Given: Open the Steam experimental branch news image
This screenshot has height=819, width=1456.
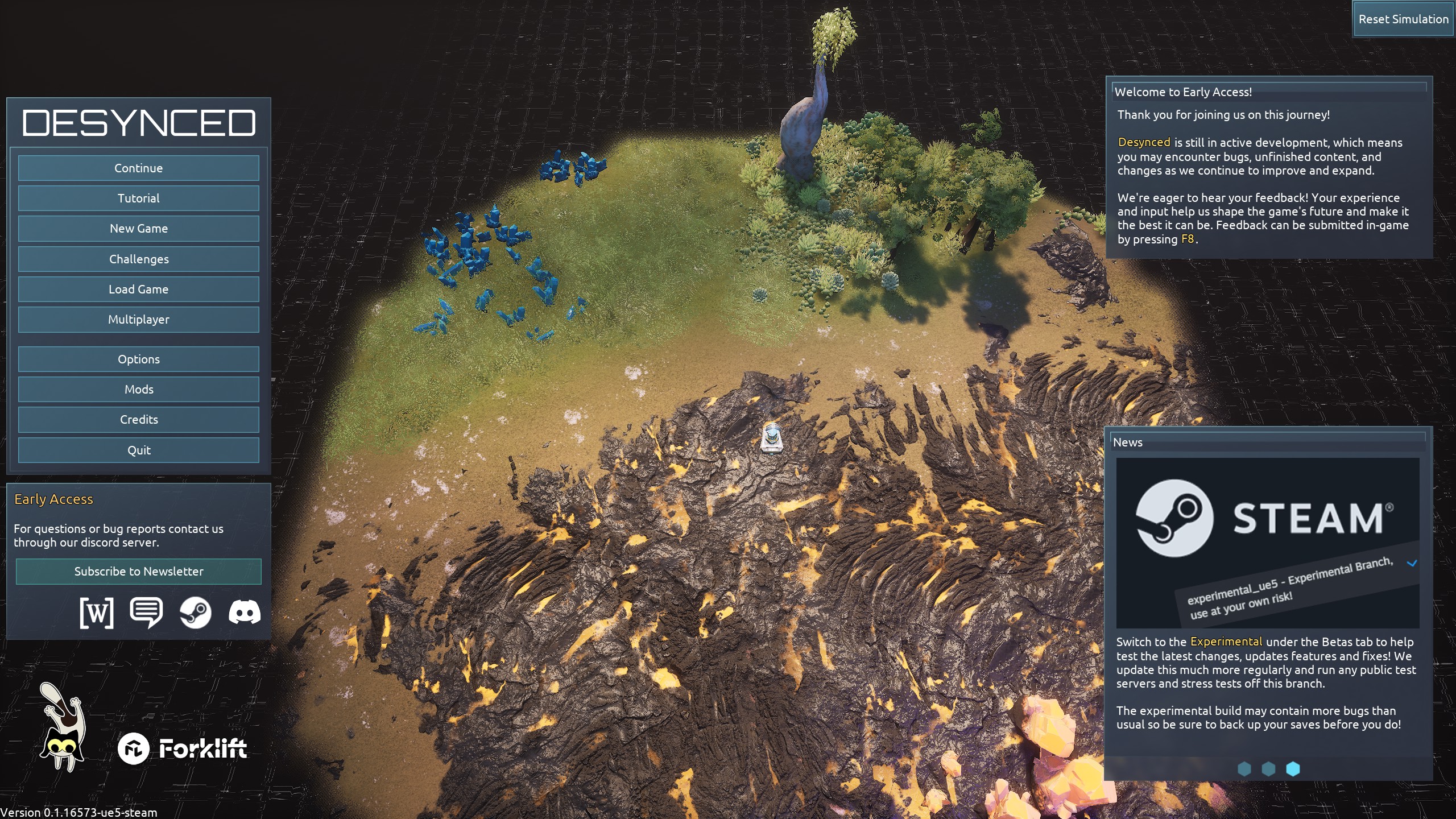Looking at the screenshot, I should (1267, 543).
